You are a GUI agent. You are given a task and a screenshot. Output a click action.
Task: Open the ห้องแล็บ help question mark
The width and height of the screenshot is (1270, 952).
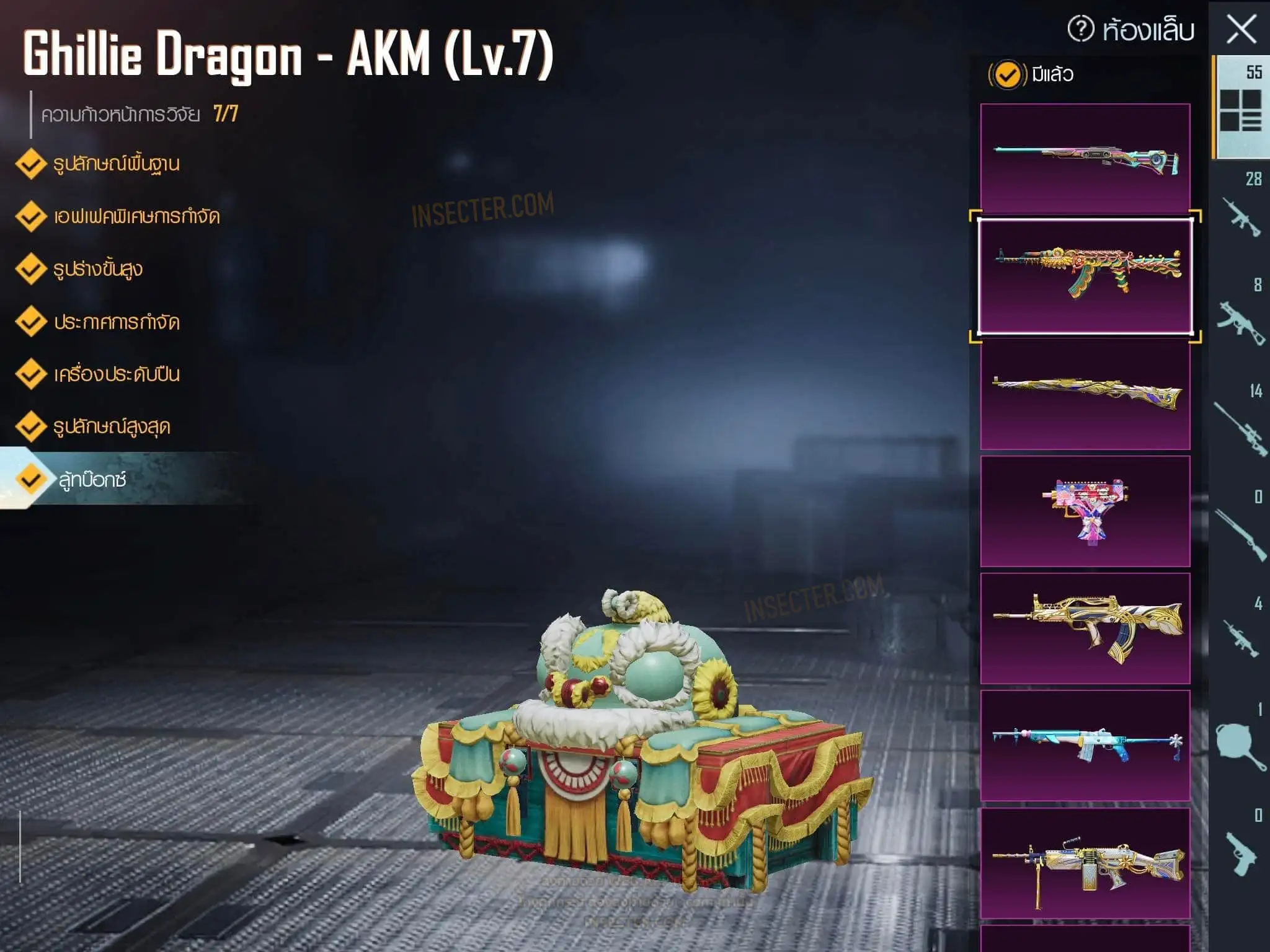(x=1081, y=29)
